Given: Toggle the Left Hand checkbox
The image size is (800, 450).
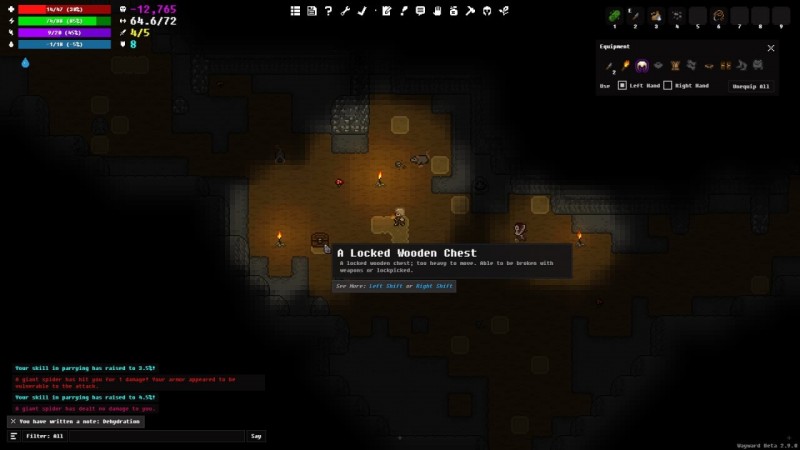Looking at the screenshot, I should pyautogui.click(x=622, y=86).
